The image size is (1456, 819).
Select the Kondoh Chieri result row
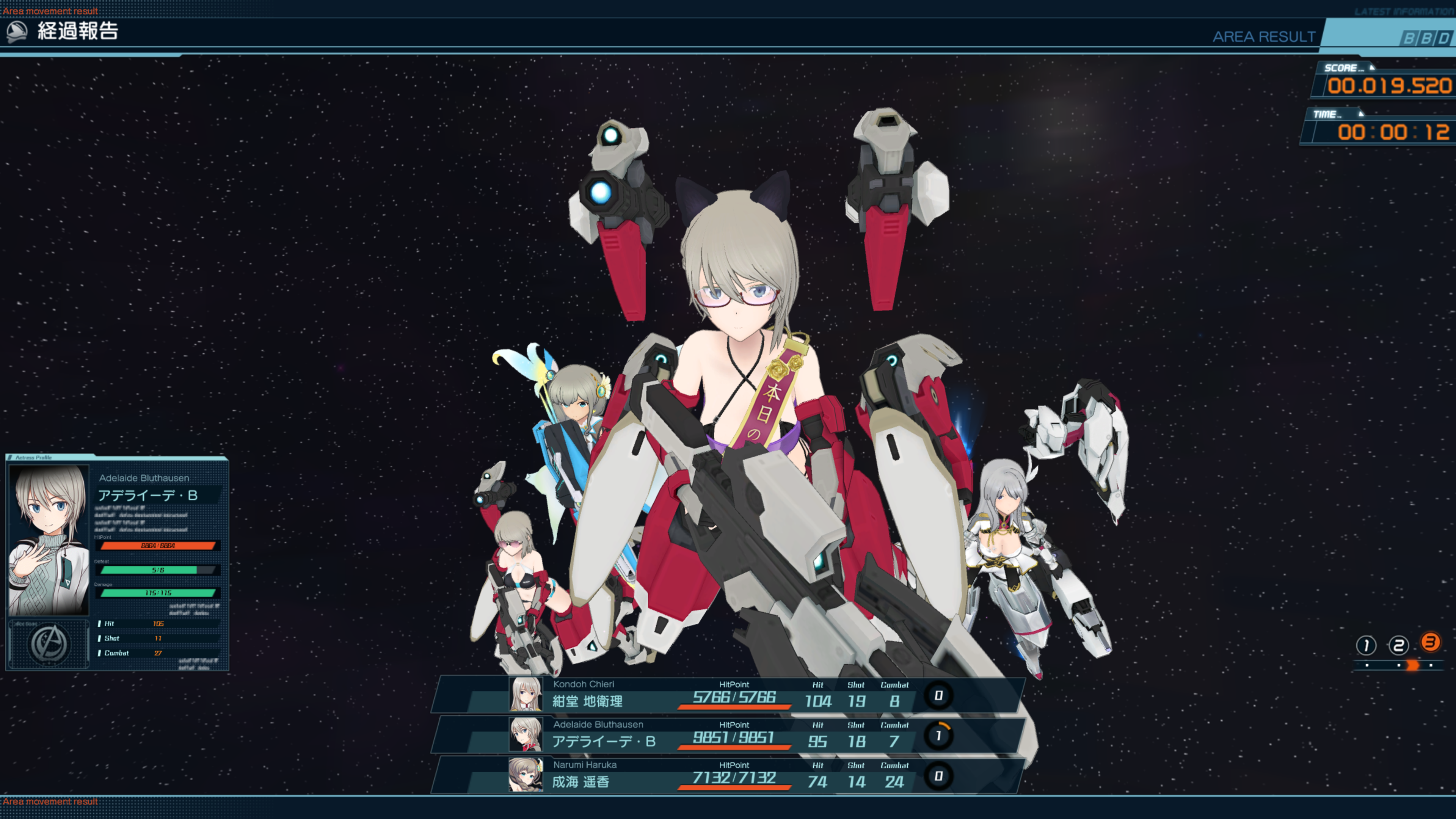[729, 695]
